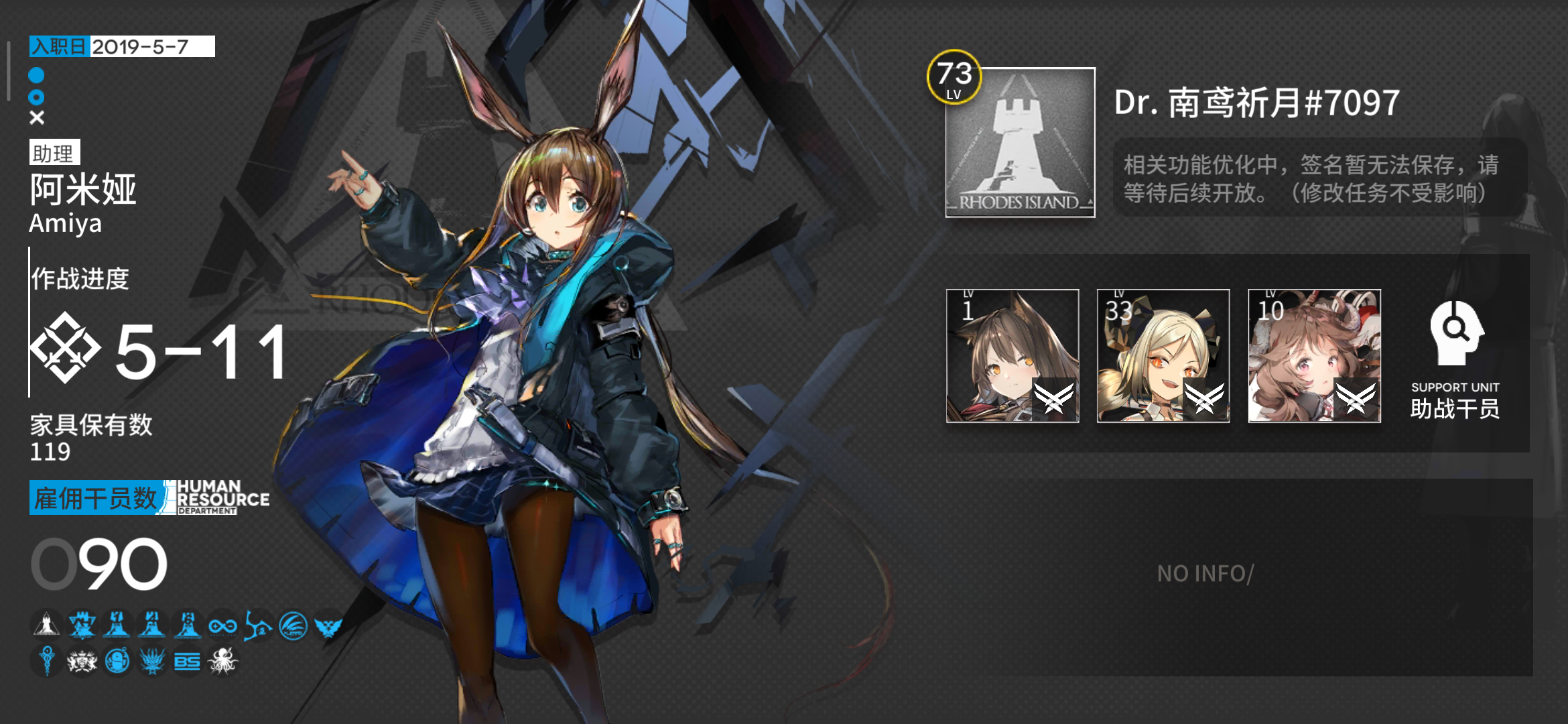Select the filled blue page indicator dot
Screen dimensions: 1568x724
pyautogui.click(x=38, y=77)
